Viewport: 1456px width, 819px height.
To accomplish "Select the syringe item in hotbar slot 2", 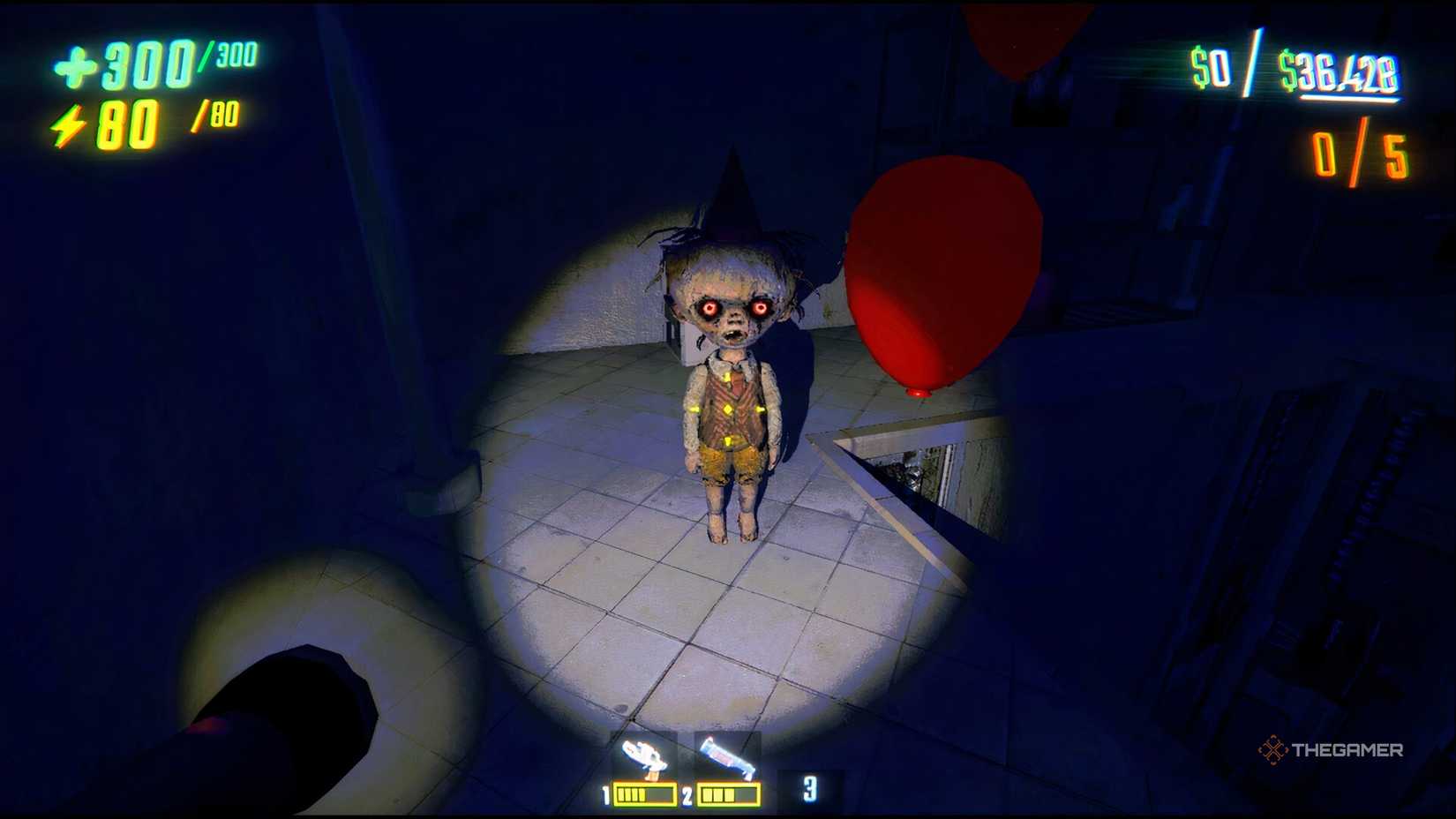I will (x=724, y=755).
